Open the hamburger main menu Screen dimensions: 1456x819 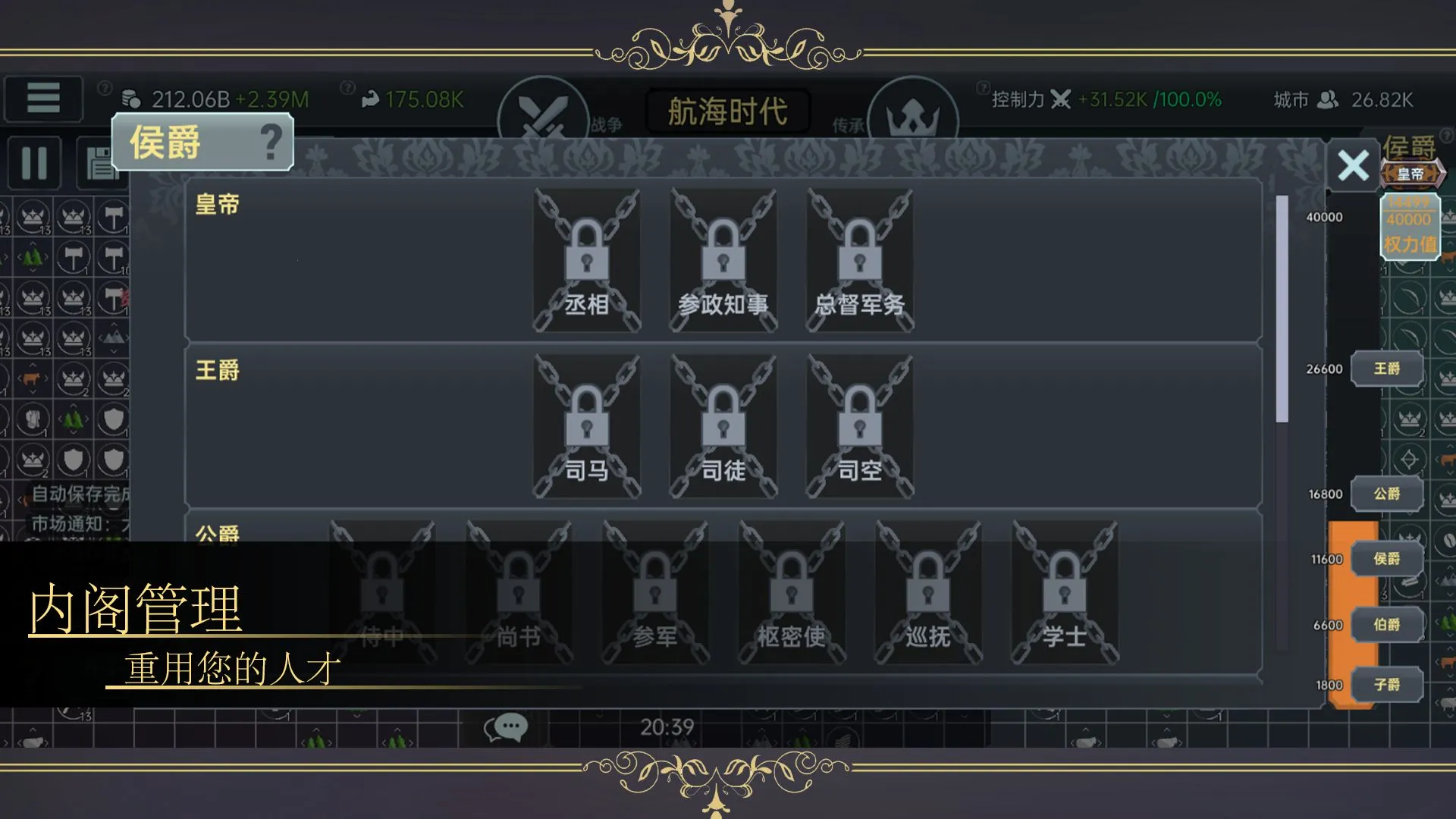pos(43,99)
